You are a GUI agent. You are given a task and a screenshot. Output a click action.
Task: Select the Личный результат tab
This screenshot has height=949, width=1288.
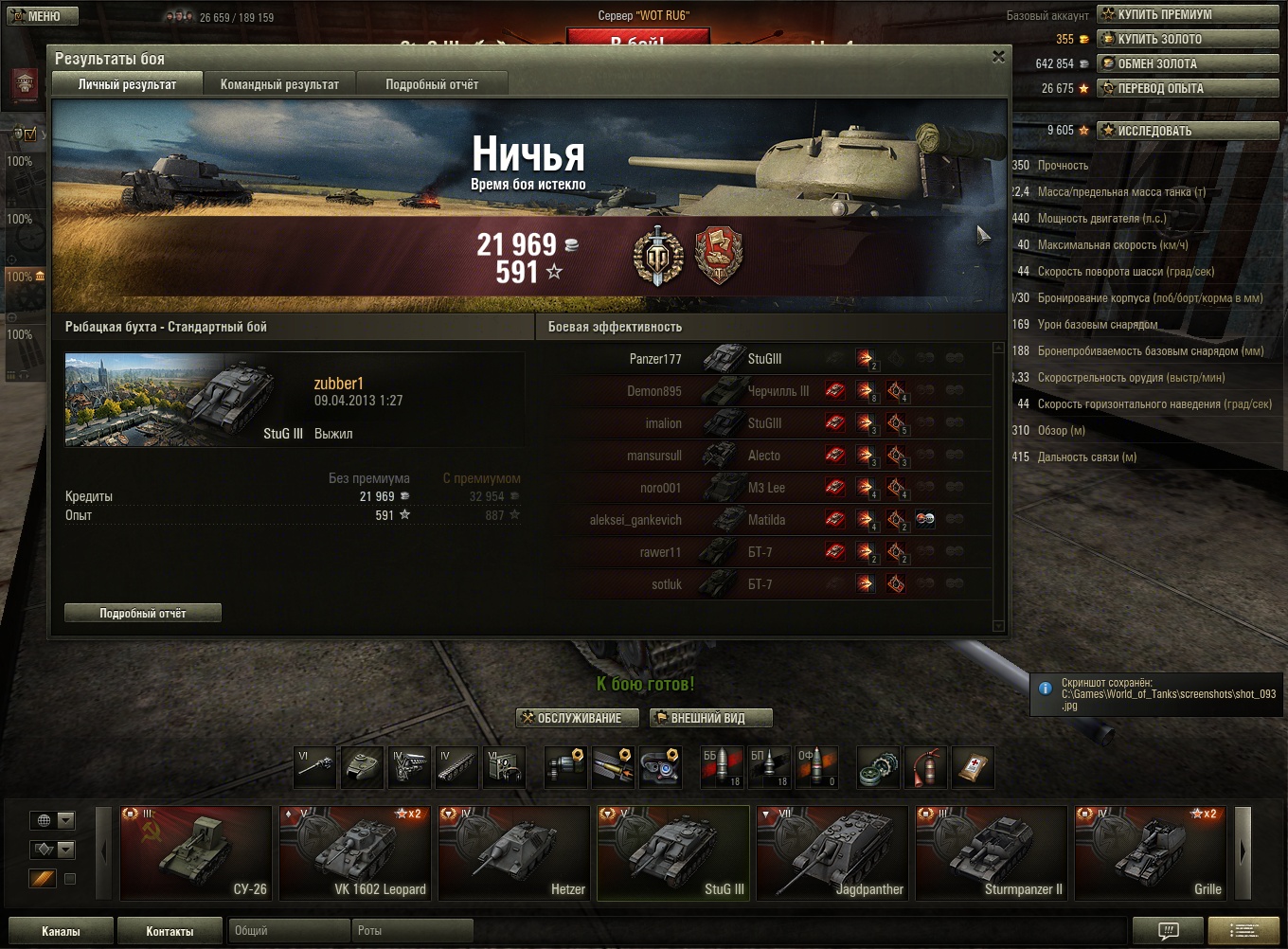tap(127, 84)
